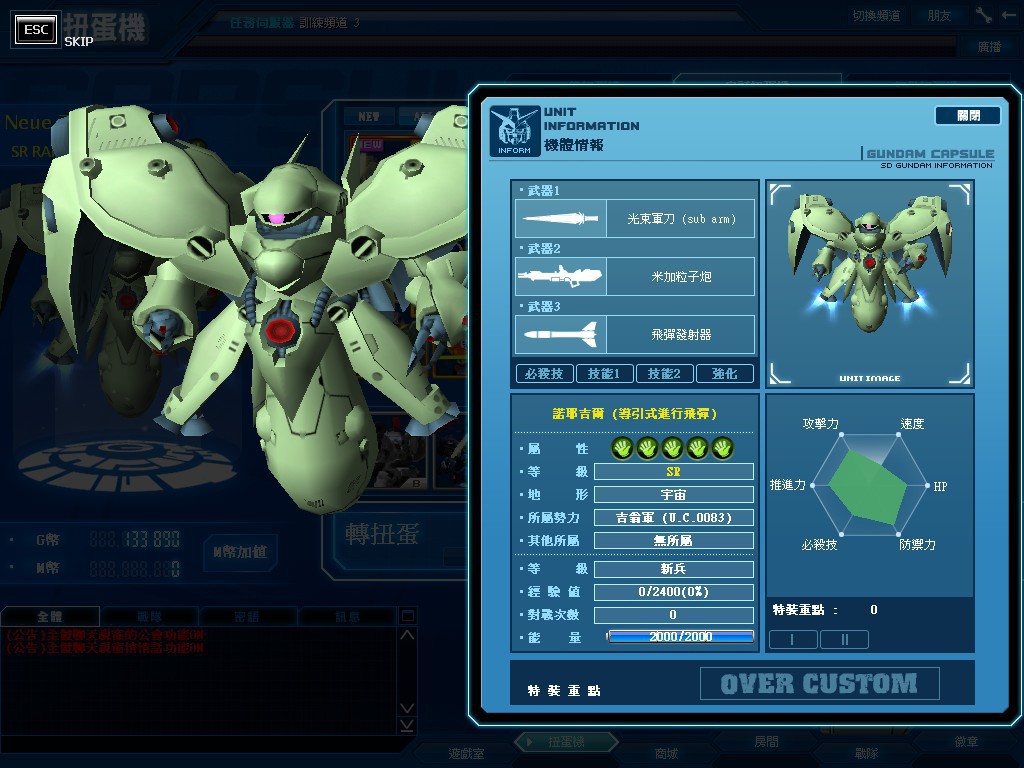Select the 全體 chat tab

49,617
